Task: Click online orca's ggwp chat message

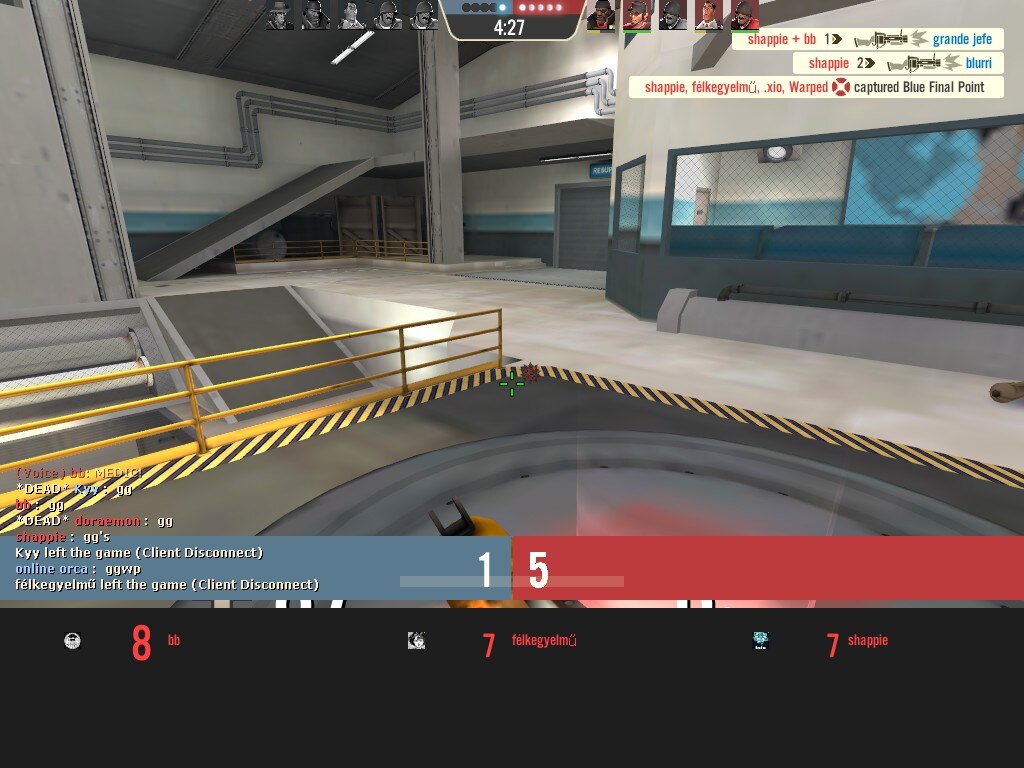Action: click(x=78, y=569)
